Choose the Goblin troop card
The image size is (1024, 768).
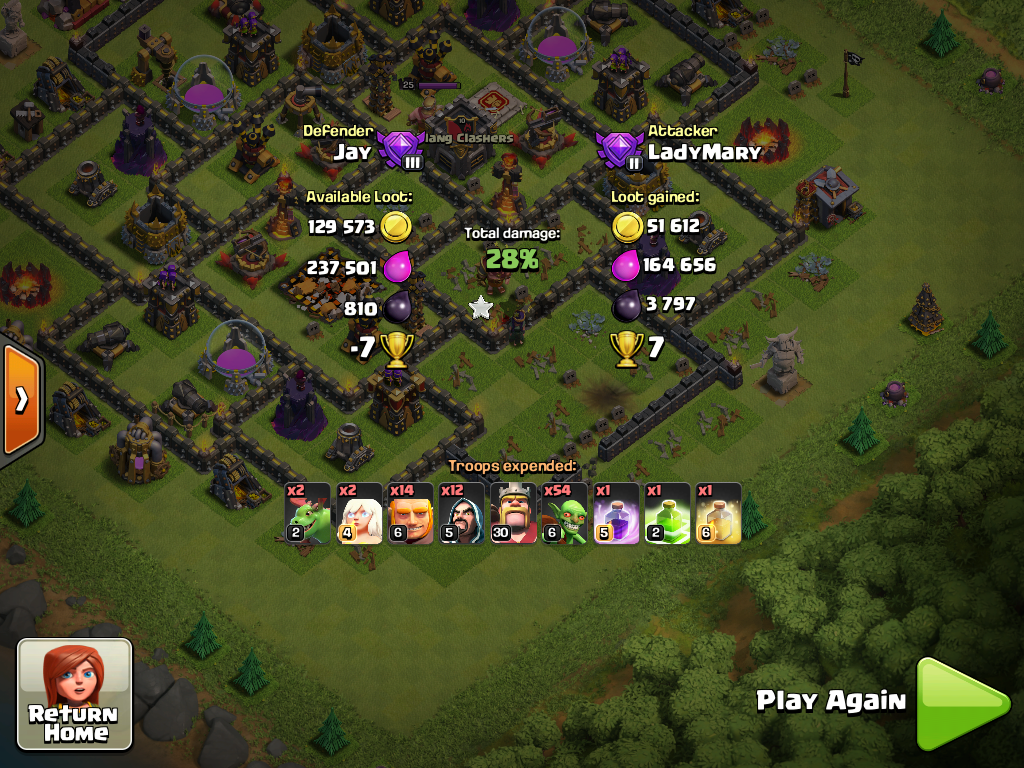point(565,514)
